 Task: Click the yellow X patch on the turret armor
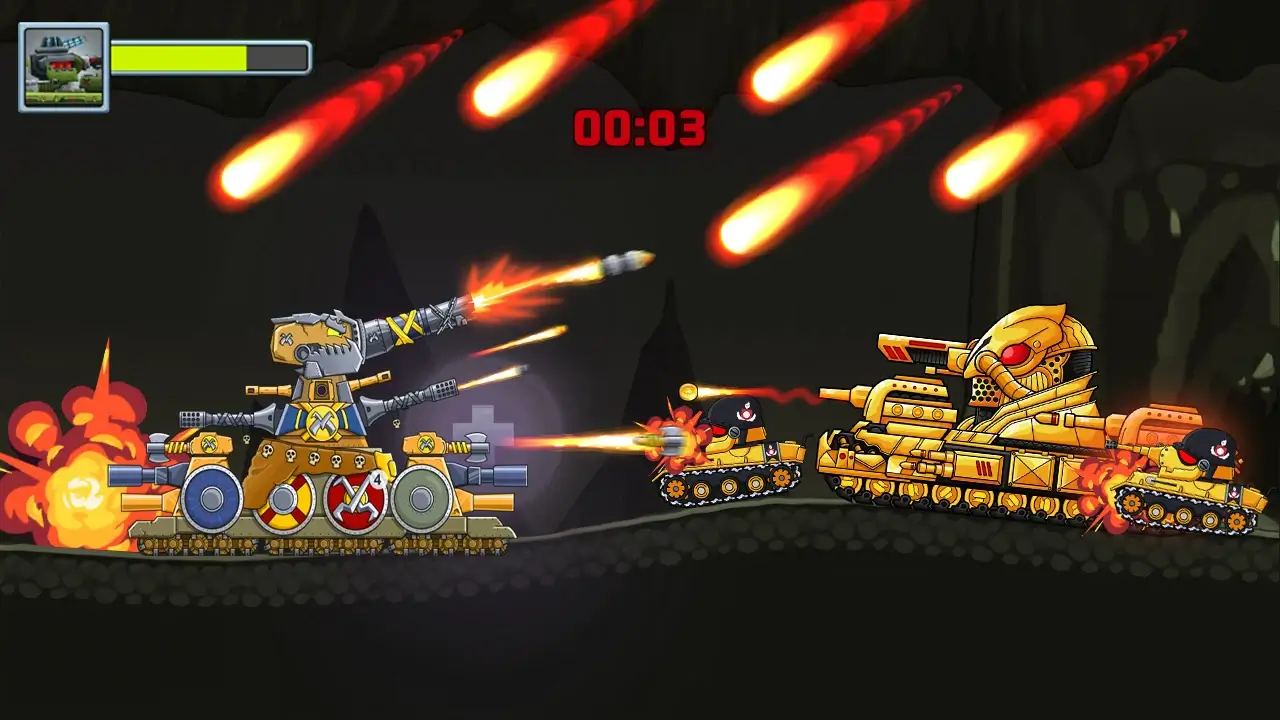404,327
